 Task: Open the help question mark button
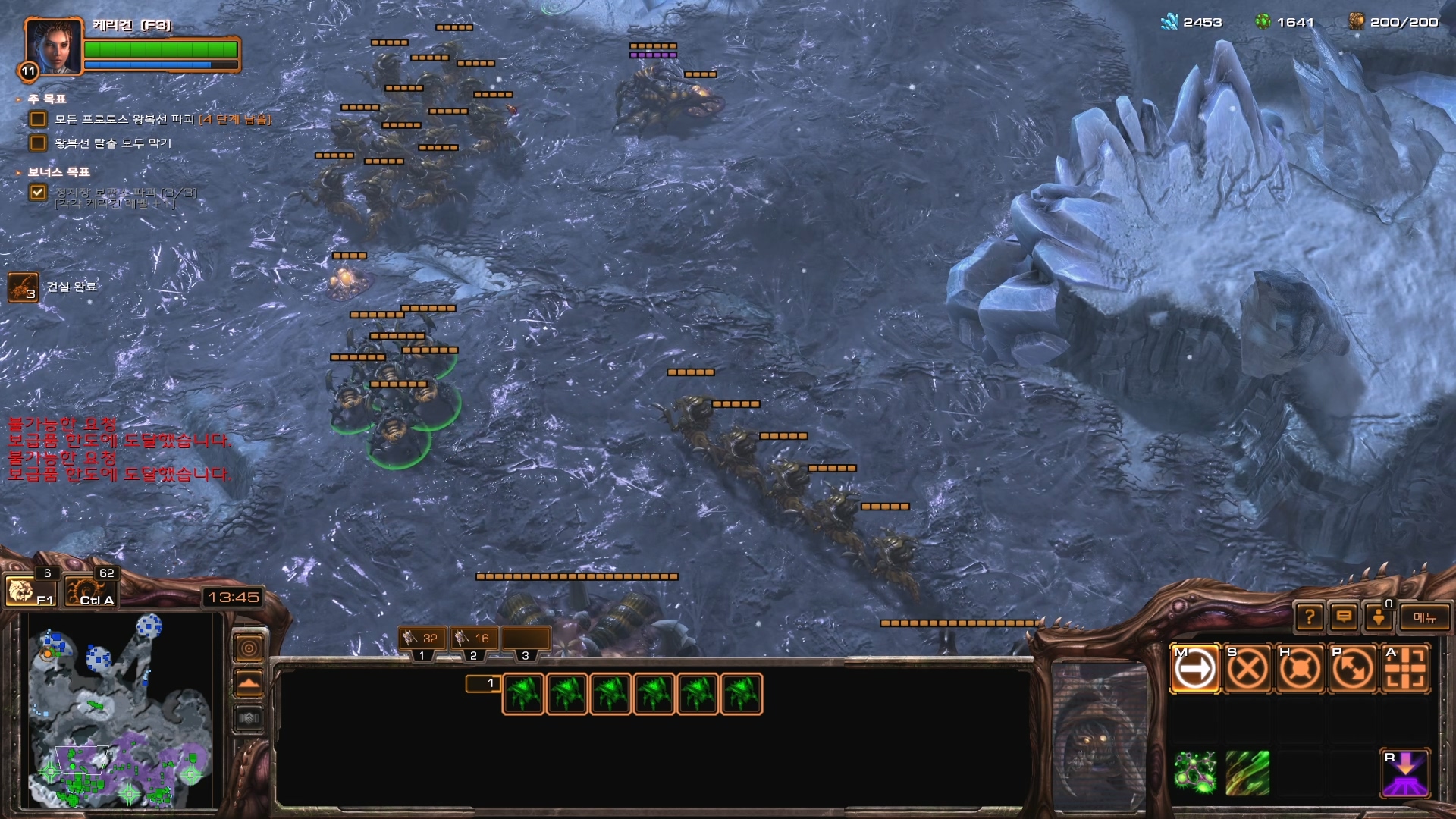click(1310, 617)
